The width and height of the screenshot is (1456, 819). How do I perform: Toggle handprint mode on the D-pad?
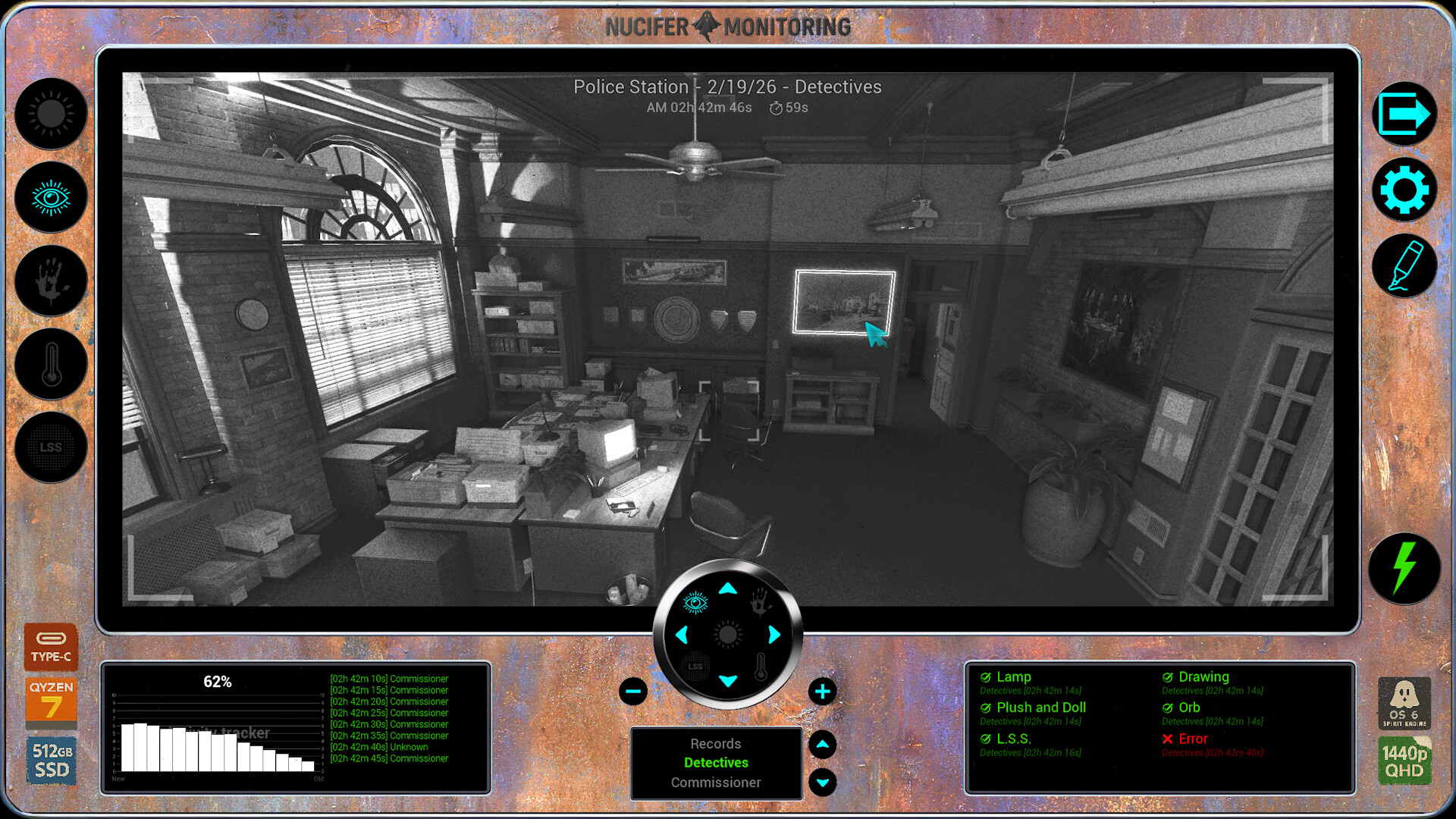point(761,601)
